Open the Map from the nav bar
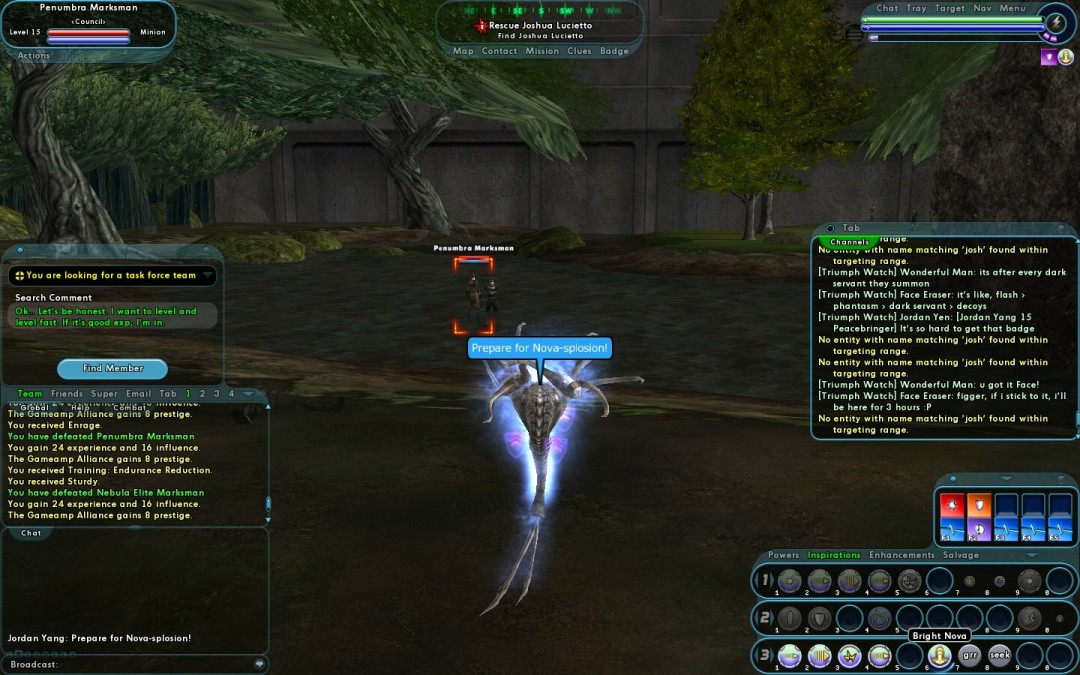 (x=463, y=51)
